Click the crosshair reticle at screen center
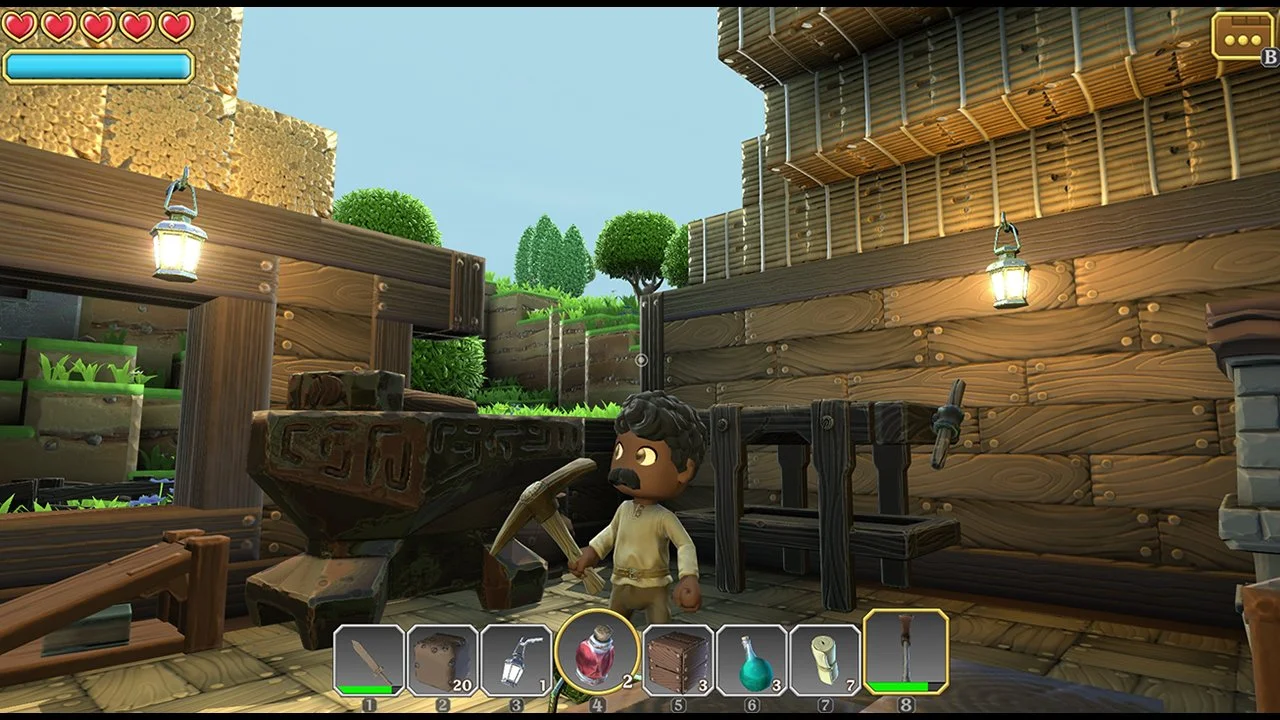Screen dimensions: 1280x720 (640, 360)
